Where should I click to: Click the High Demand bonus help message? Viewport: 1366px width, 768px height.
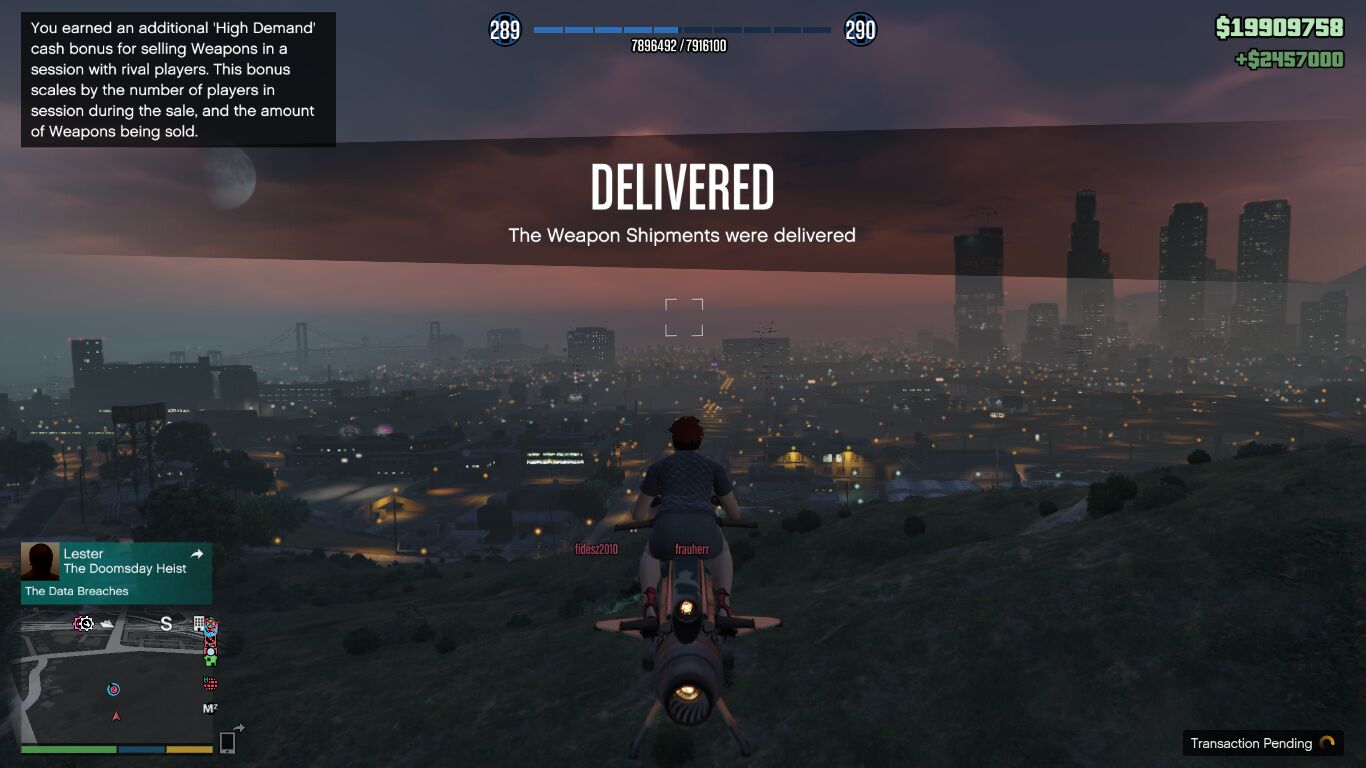178,80
